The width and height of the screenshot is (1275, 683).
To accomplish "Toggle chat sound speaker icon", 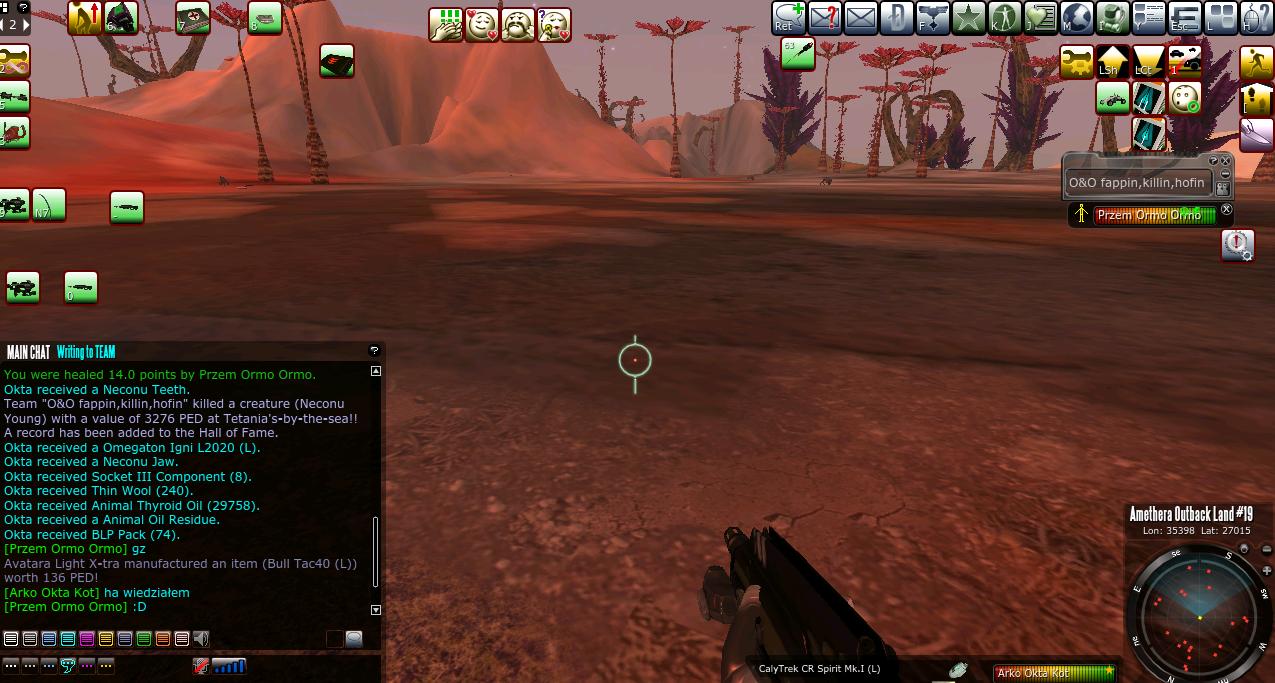I will click(x=201, y=638).
